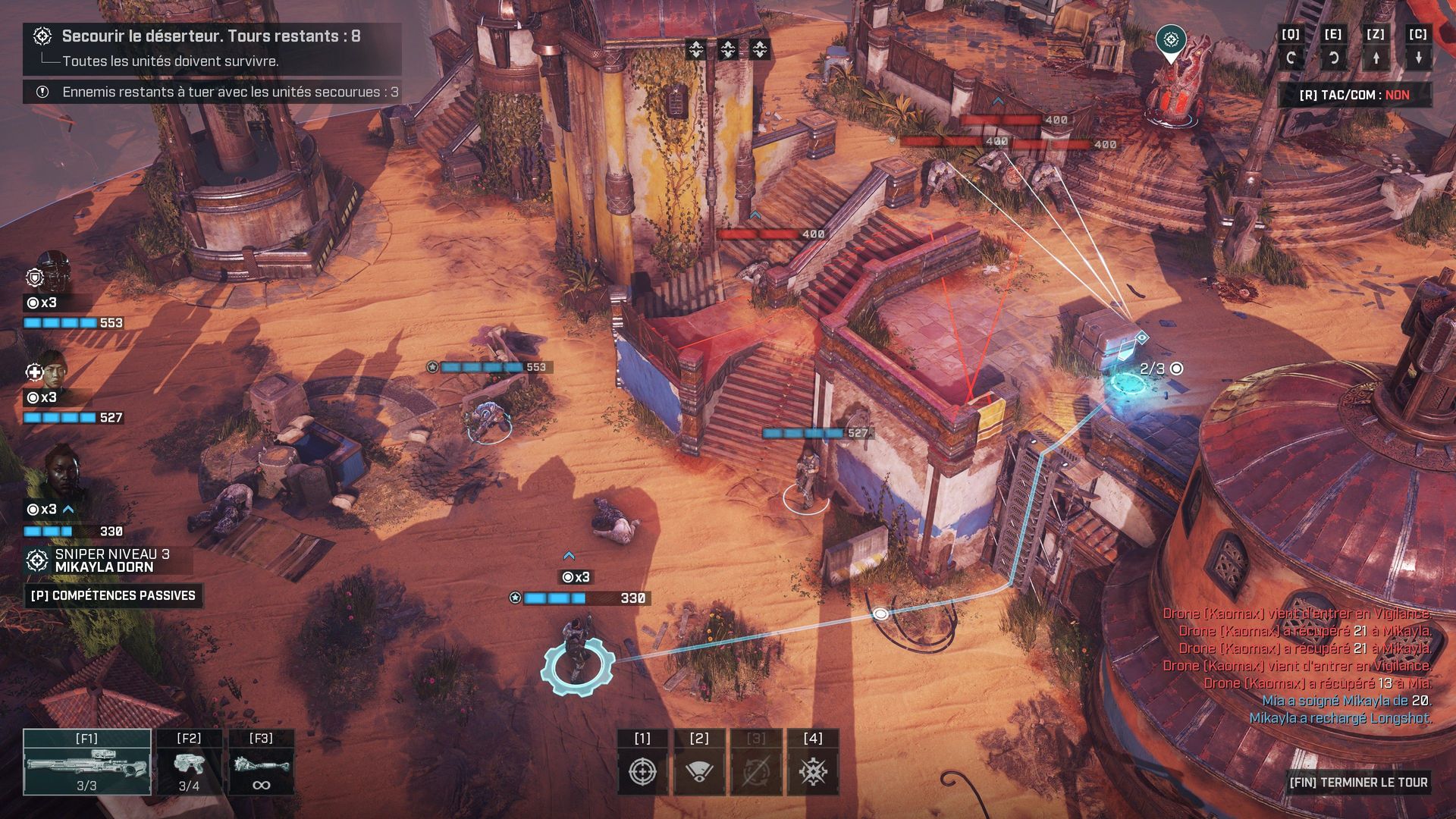Screen dimensions: 1456x819
Task: Click the Terminer le tour button
Action: tap(1358, 782)
